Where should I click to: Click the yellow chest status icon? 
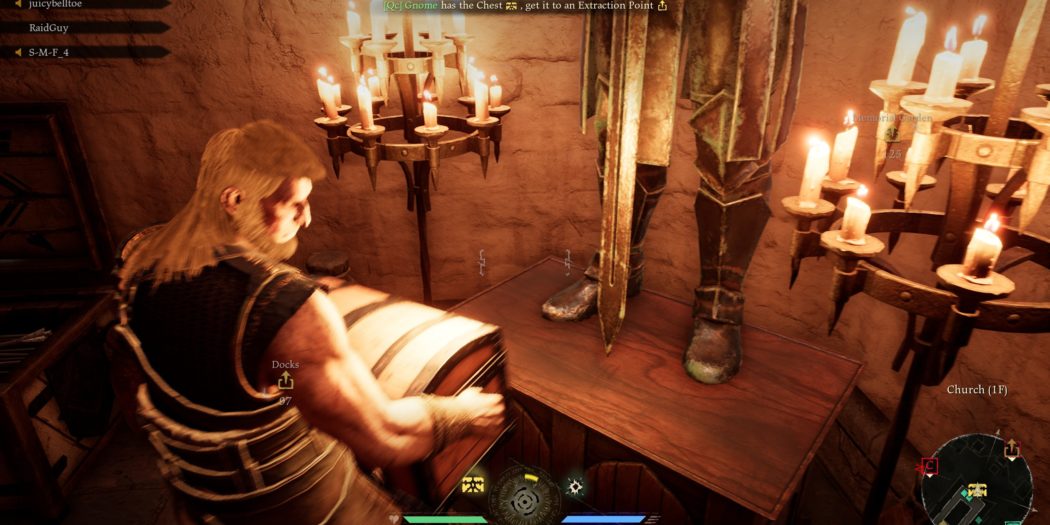(x=473, y=485)
